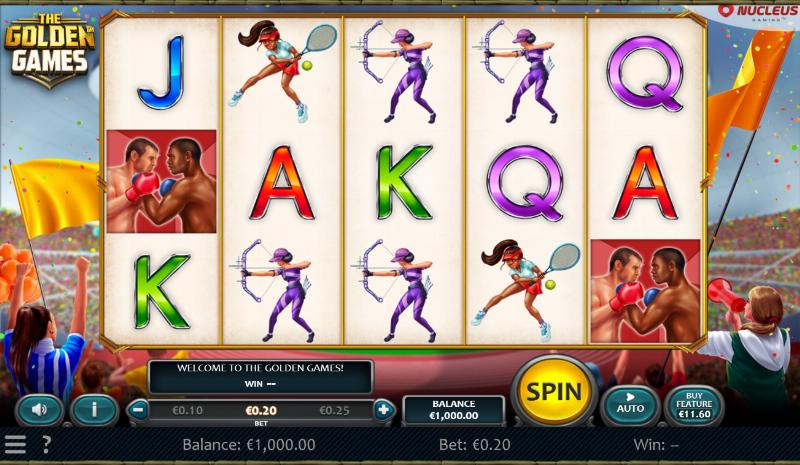Spin the reels with the SPIN button
The height and width of the screenshot is (465, 800).
[x=553, y=392]
